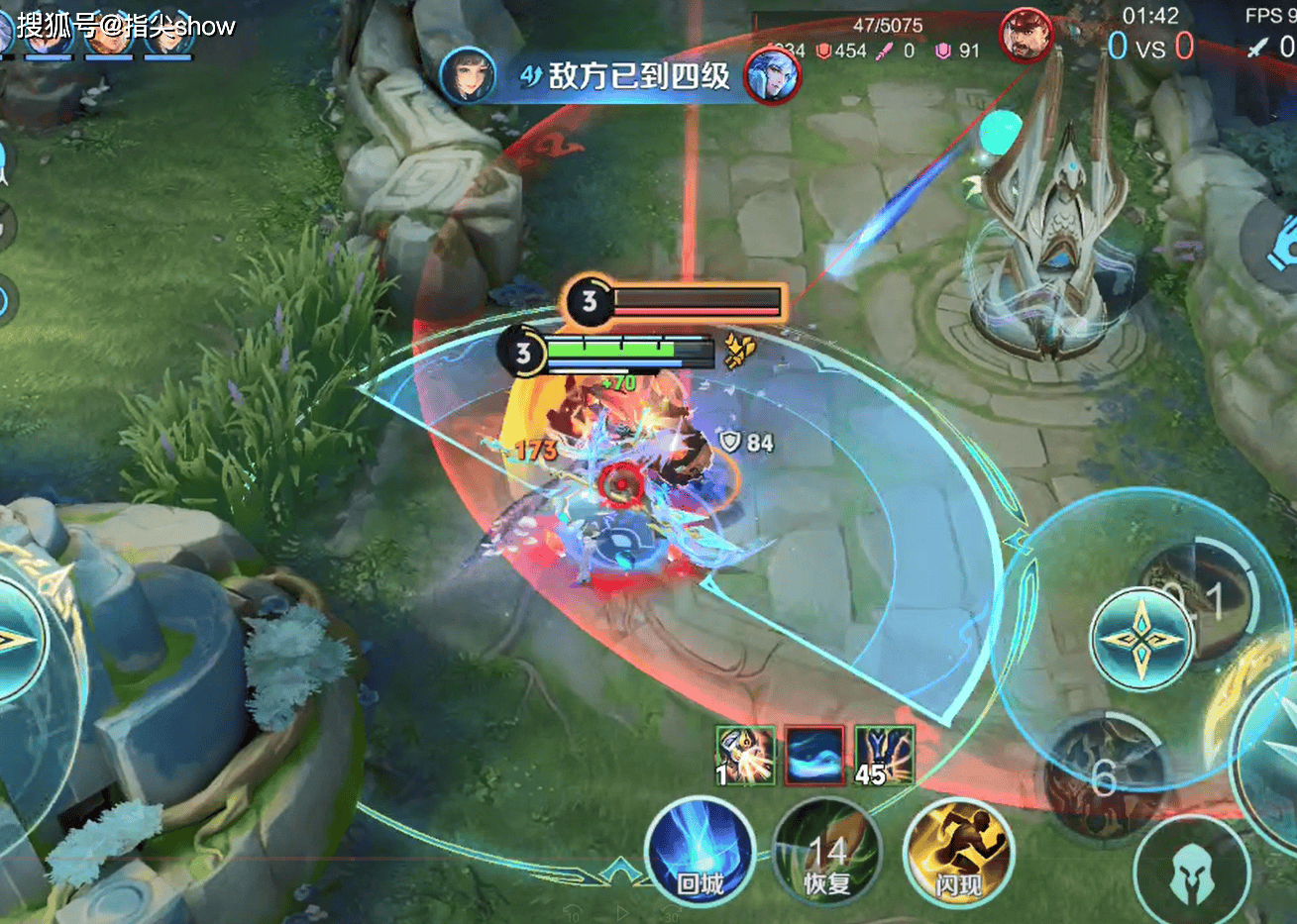Screen dimensions: 1297x924
Task: Select the dark-haired ally portrait on the banner
Action: (468, 75)
